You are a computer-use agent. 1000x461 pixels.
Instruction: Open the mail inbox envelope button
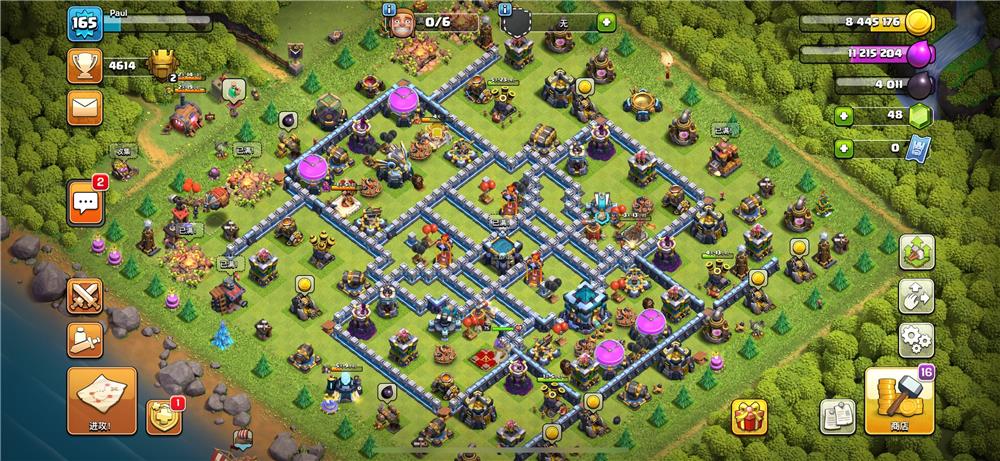[85, 106]
